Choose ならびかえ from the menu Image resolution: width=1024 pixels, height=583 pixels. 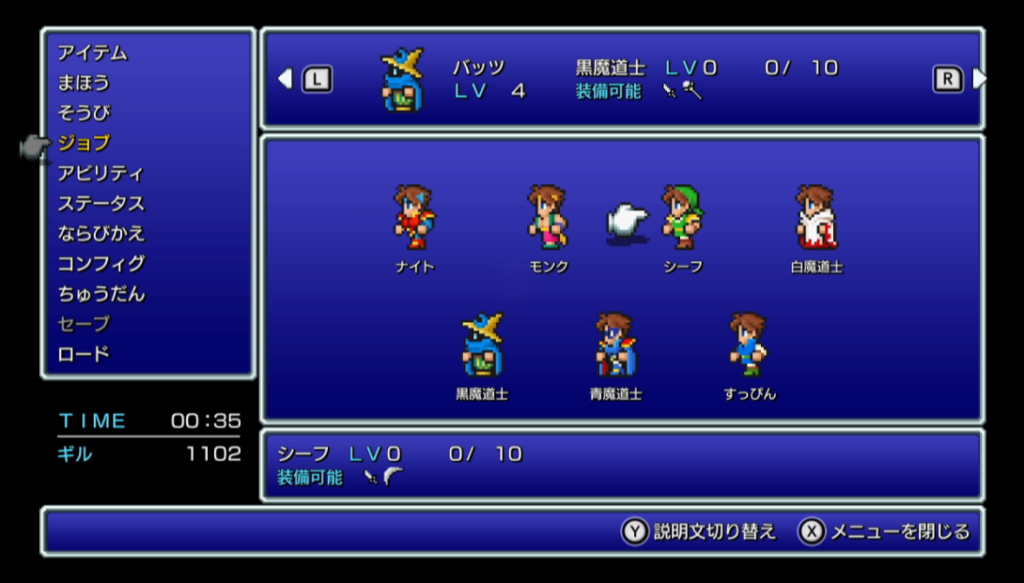100,233
